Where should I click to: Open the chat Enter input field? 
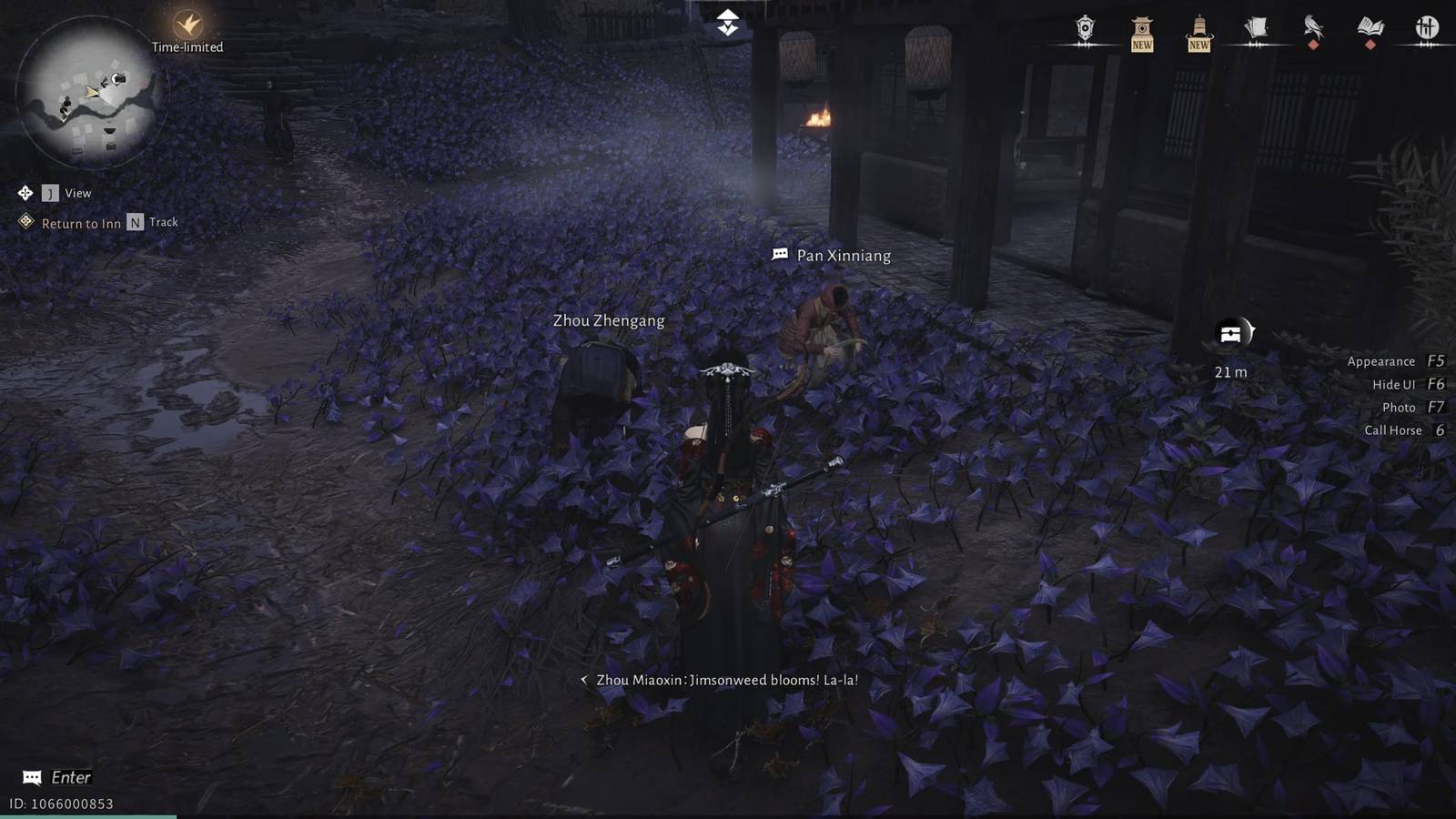55,777
